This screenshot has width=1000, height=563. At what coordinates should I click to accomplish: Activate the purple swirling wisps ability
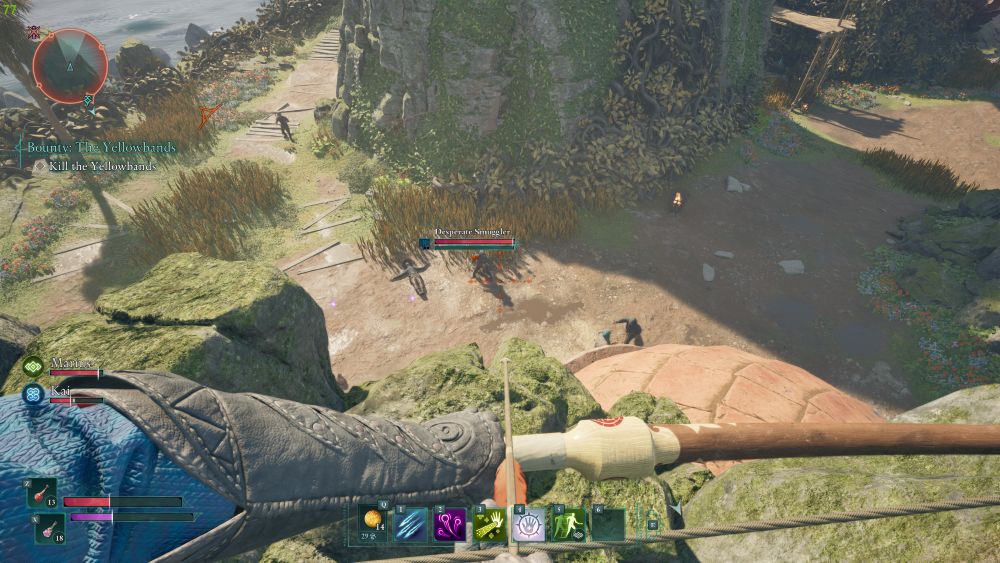pos(449,524)
